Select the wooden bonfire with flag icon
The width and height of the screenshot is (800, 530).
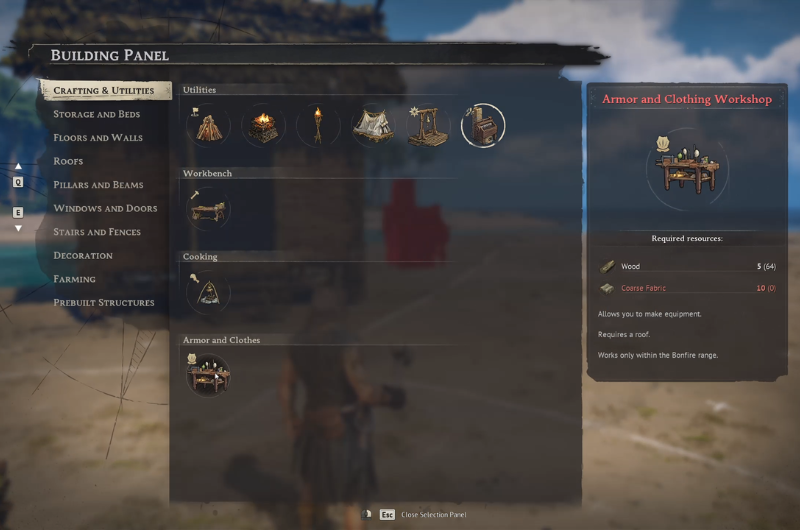[x=207, y=125]
